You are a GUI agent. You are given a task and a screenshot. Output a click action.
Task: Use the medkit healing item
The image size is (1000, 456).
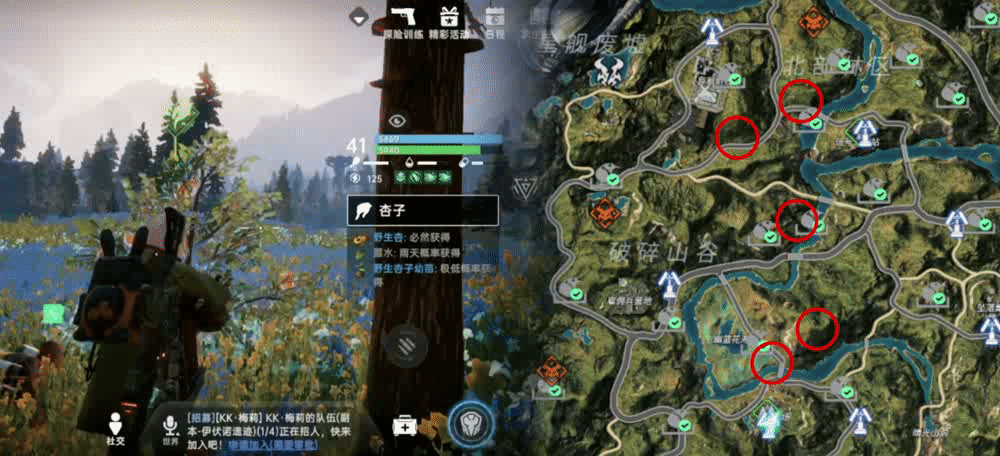click(x=405, y=424)
